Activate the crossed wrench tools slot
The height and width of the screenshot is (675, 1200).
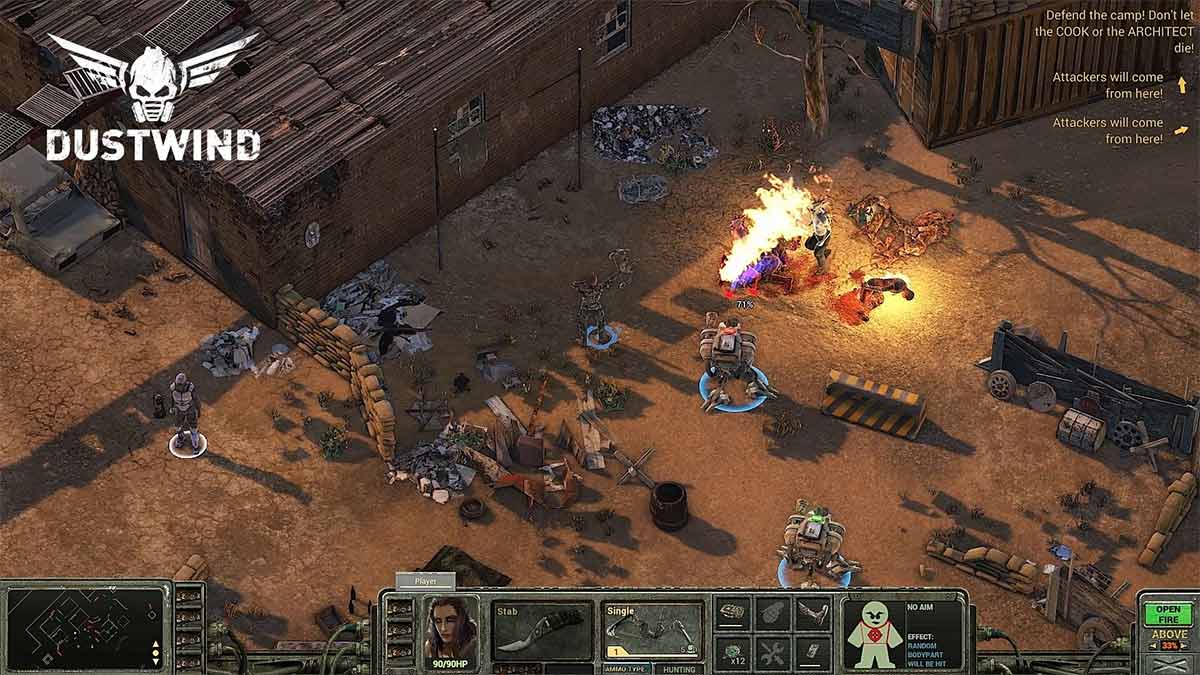[773, 652]
